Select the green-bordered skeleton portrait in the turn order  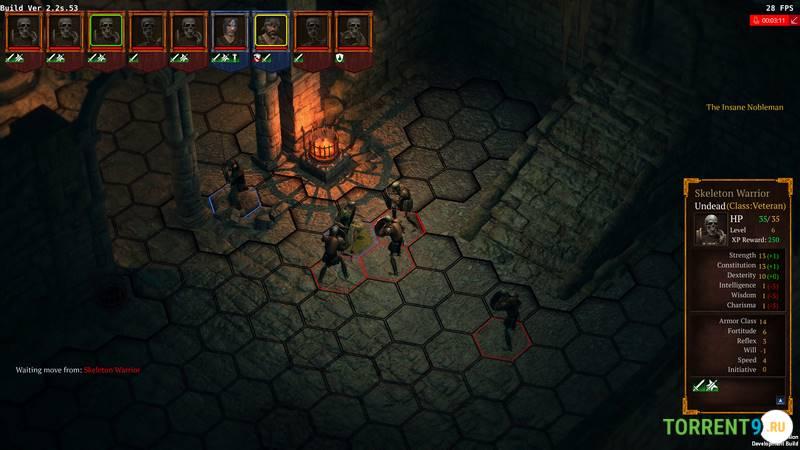tap(106, 31)
